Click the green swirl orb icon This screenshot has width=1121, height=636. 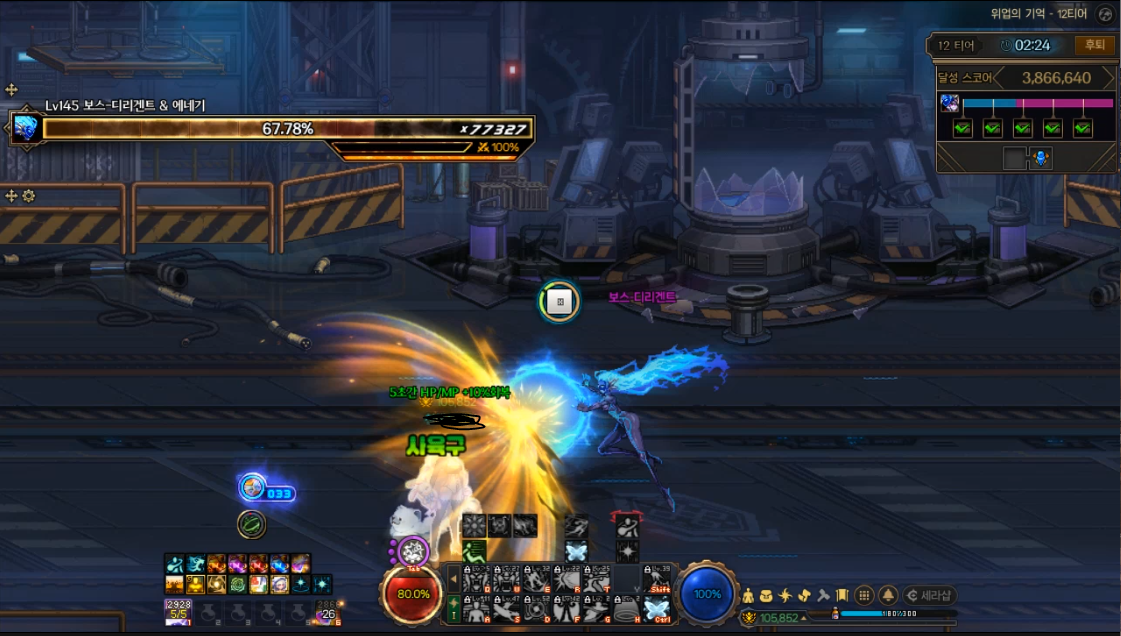(x=251, y=524)
